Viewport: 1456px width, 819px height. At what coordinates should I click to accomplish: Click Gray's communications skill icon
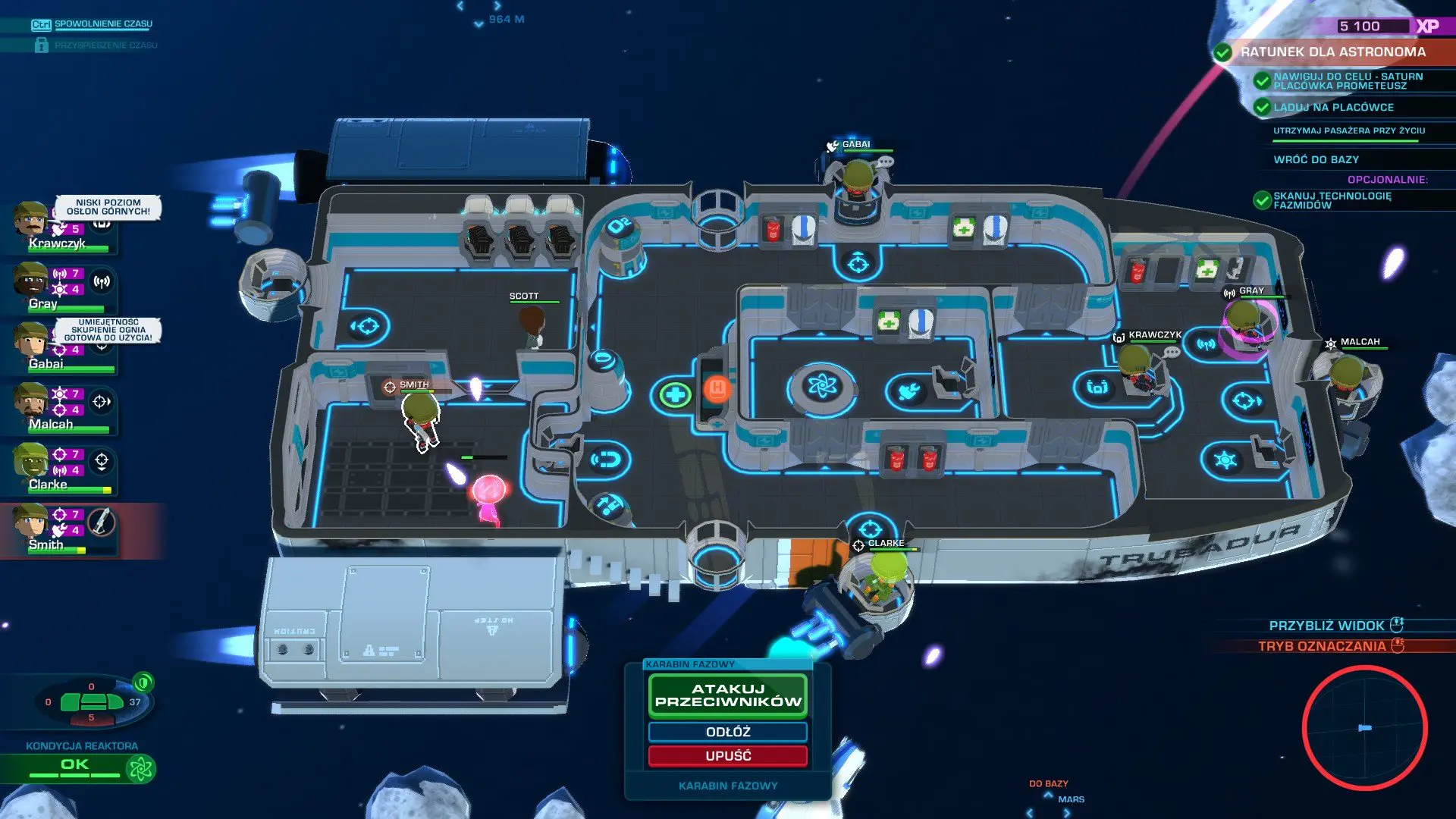click(x=102, y=282)
